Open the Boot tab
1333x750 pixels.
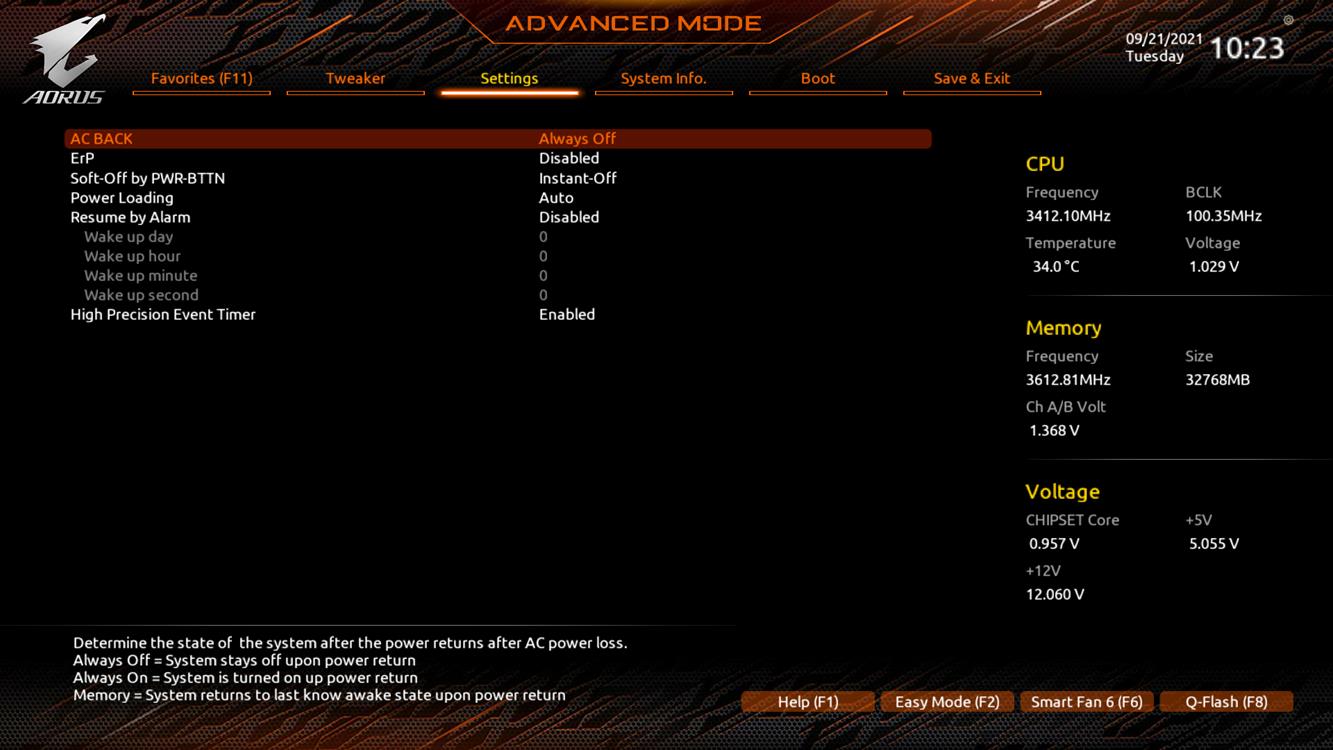[x=817, y=78]
